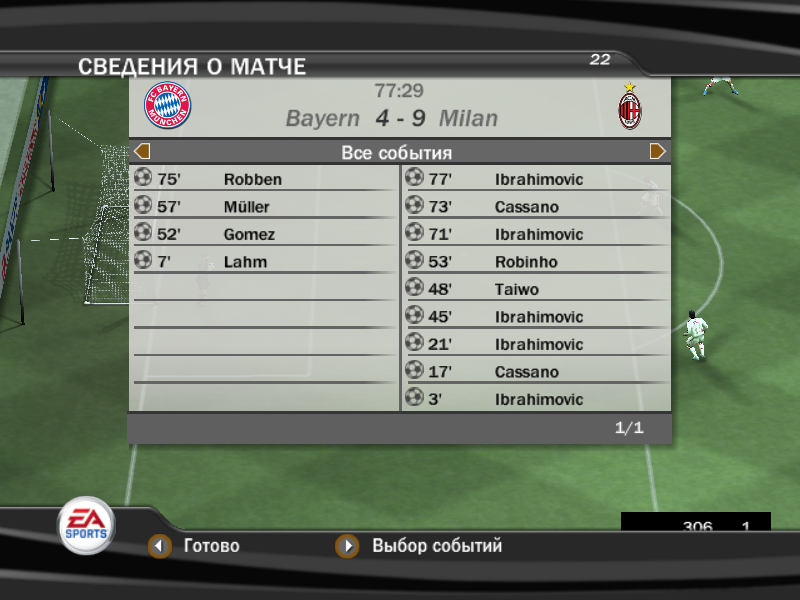Select Ibrahimovic's 77' goal row
The image size is (800, 600).
point(536,179)
